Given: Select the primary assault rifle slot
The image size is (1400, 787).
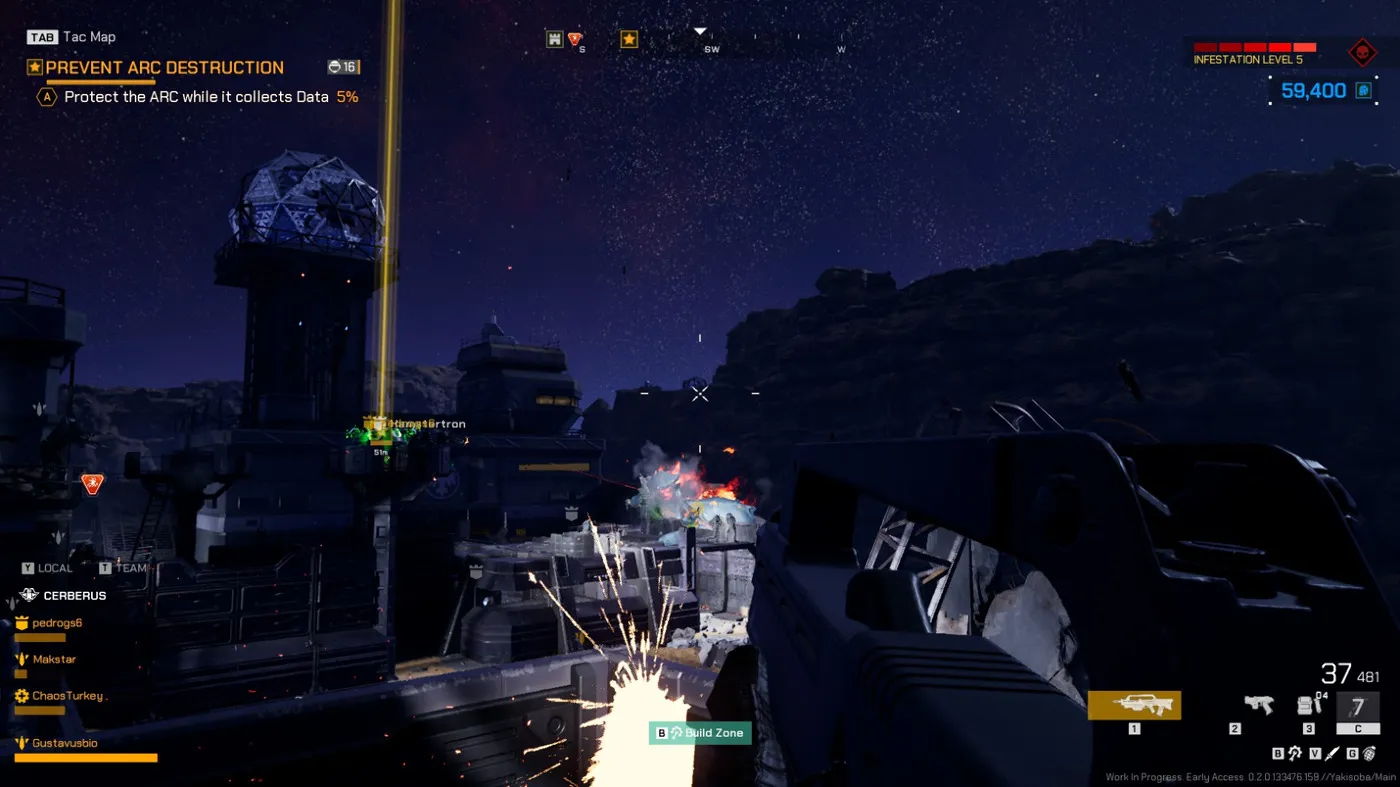Looking at the screenshot, I should pyautogui.click(x=1134, y=705).
